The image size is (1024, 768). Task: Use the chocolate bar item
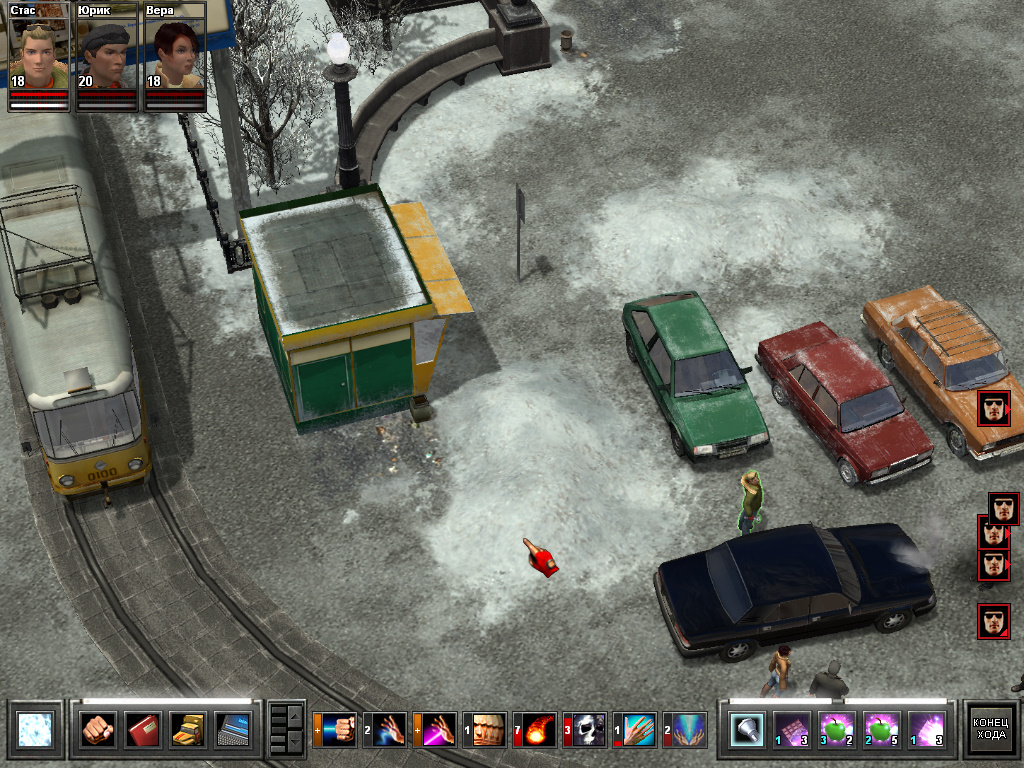click(x=792, y=729)
